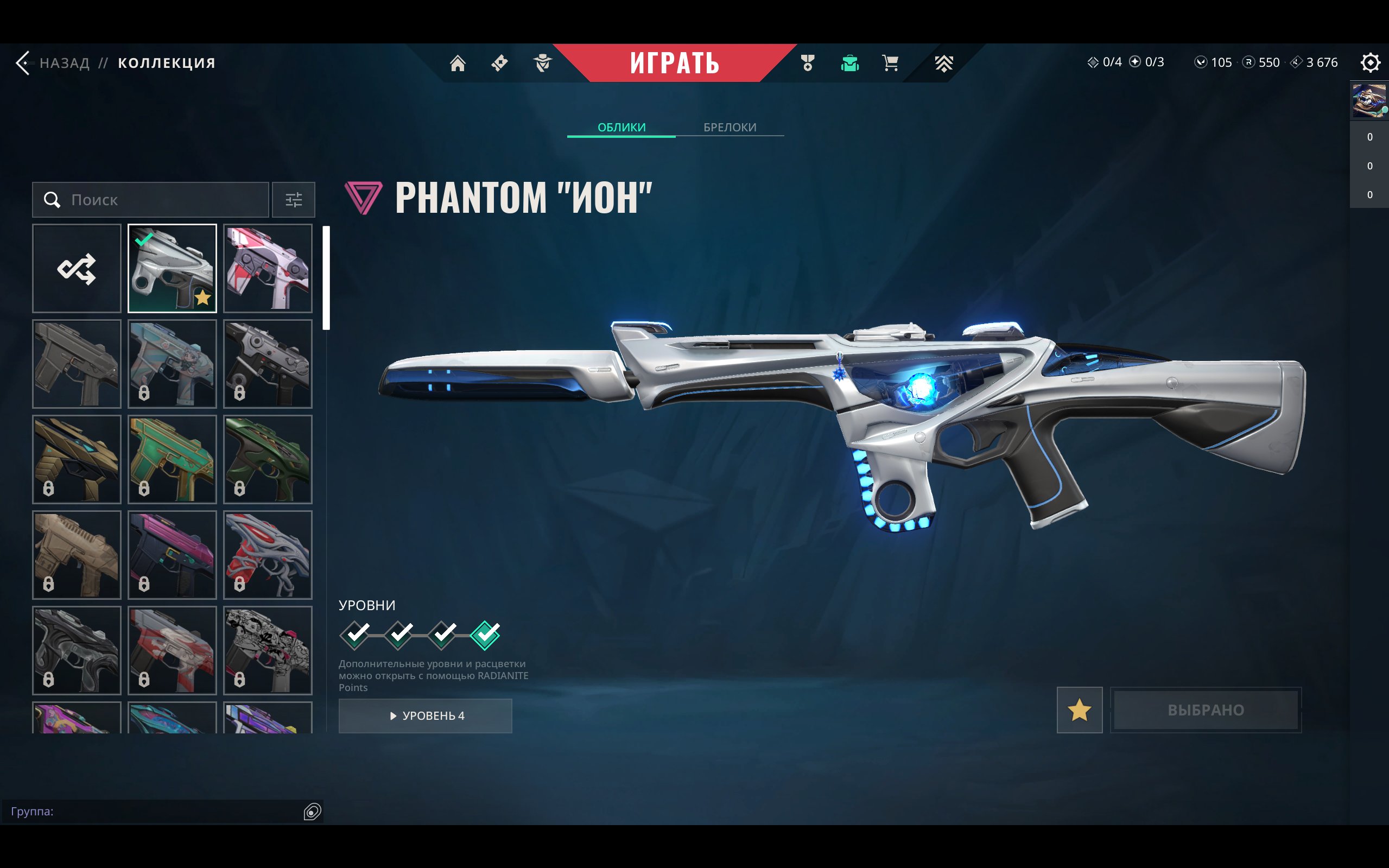Click the leftmost spray icon near ИГРАТЬ
1389x868 pixels.
click(499, 63)
